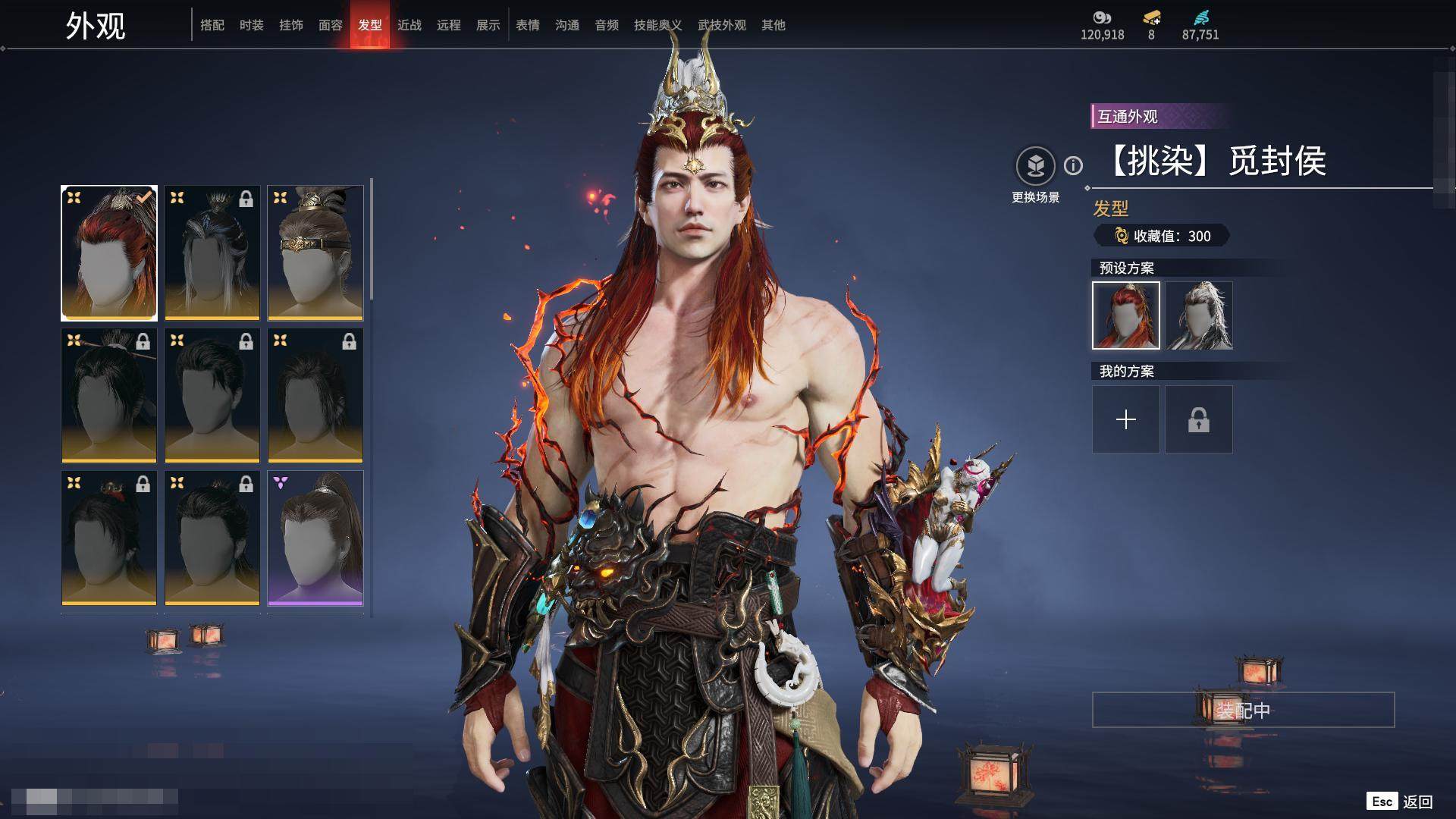Select the equipped red-orange hairstyle thumbnail

coord(109,253)
